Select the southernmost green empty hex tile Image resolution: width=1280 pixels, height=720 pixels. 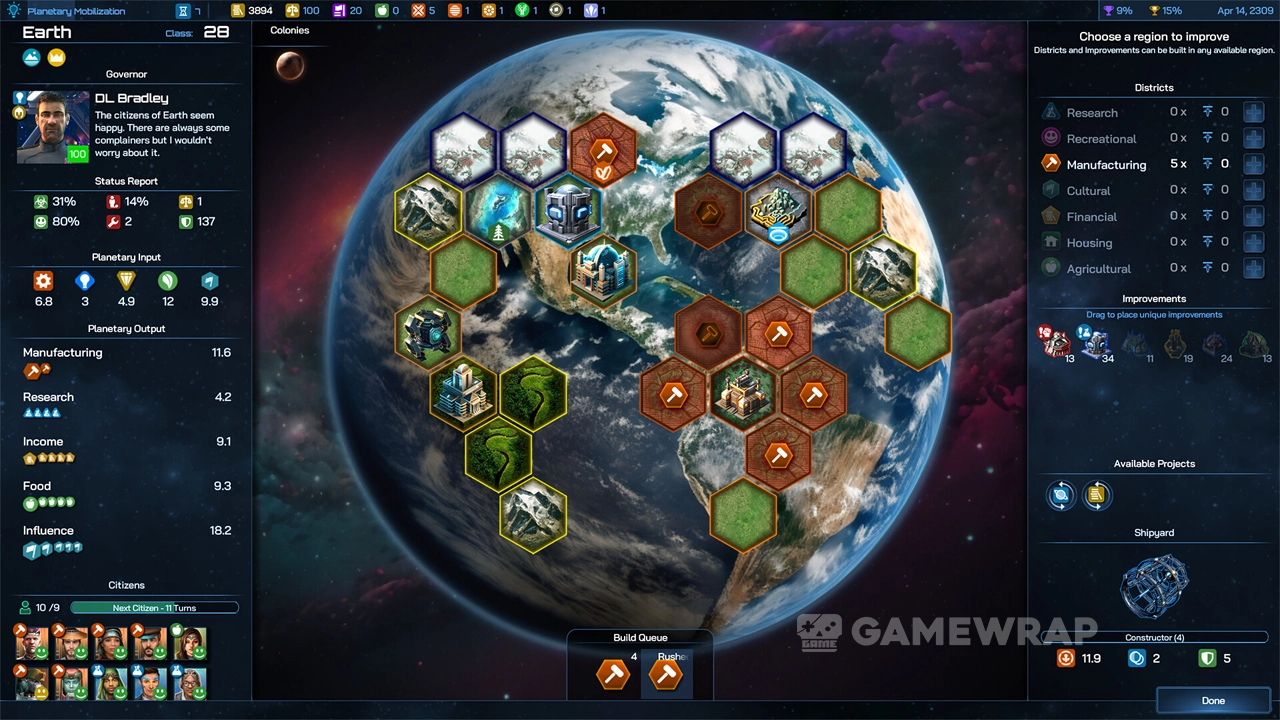click(743, 515)
